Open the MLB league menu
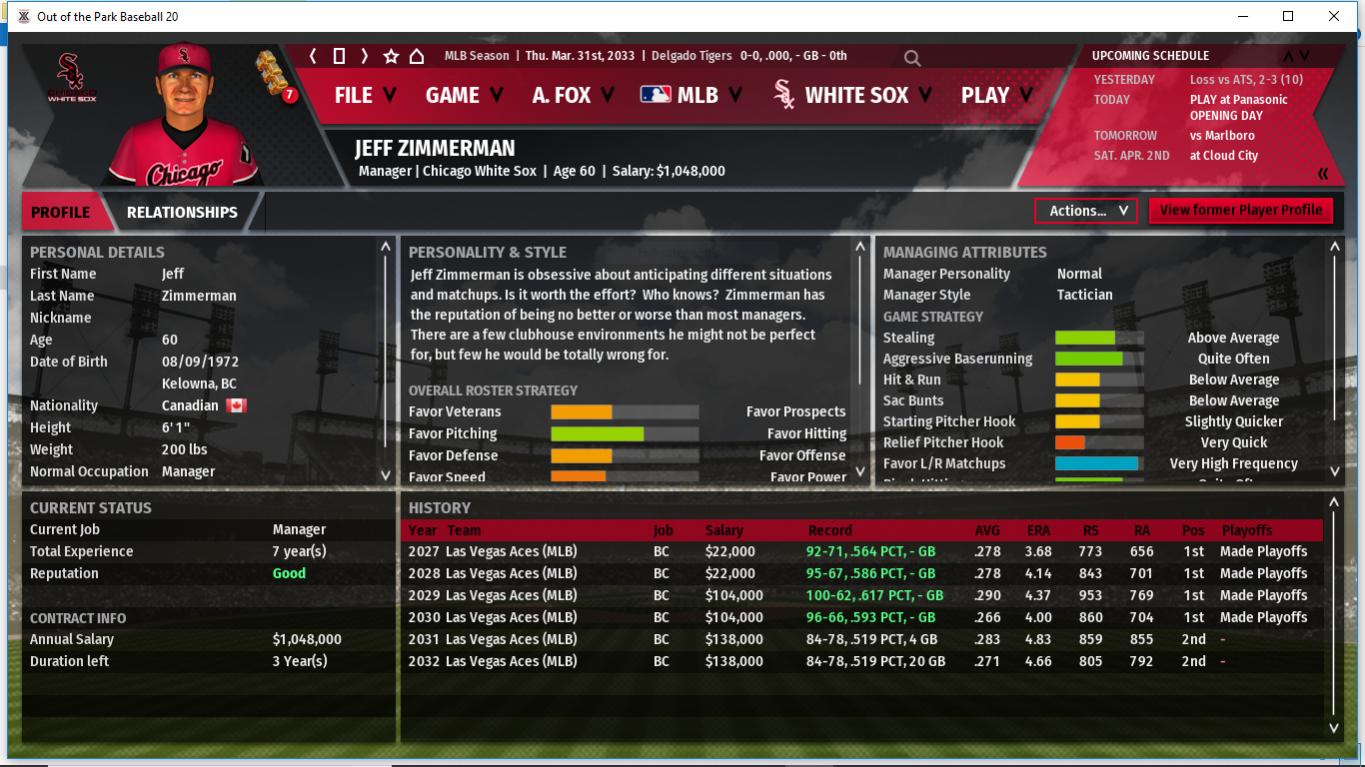Screen dimensions: 1365x767 pos(691,95)
